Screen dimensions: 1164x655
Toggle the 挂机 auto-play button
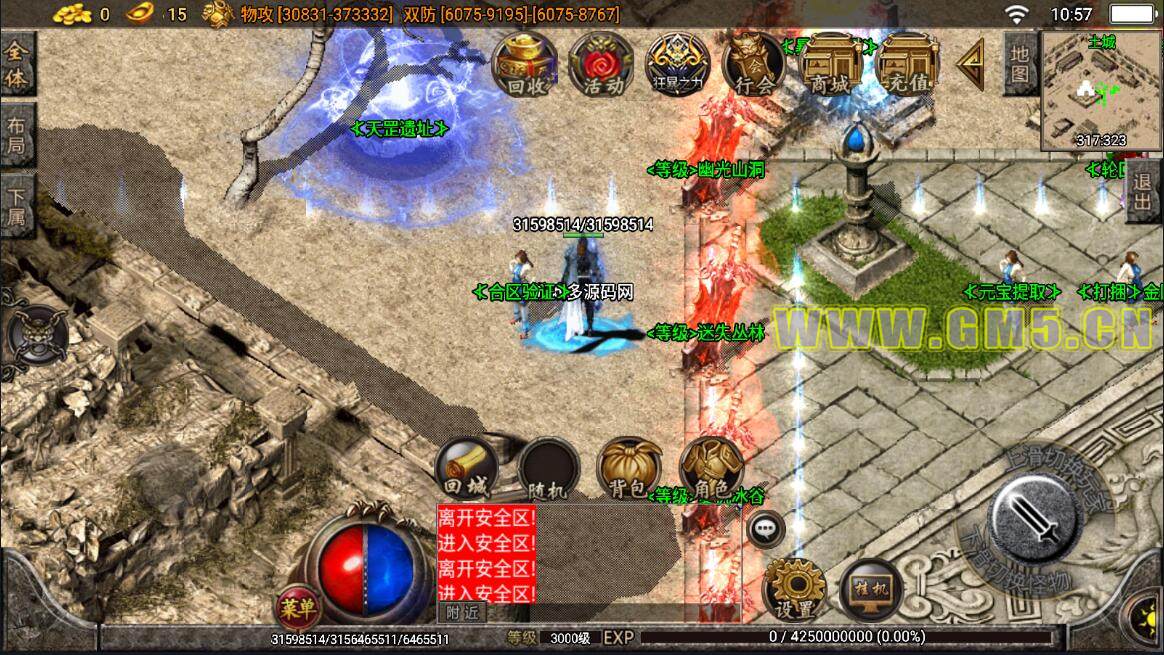(870, 591)
